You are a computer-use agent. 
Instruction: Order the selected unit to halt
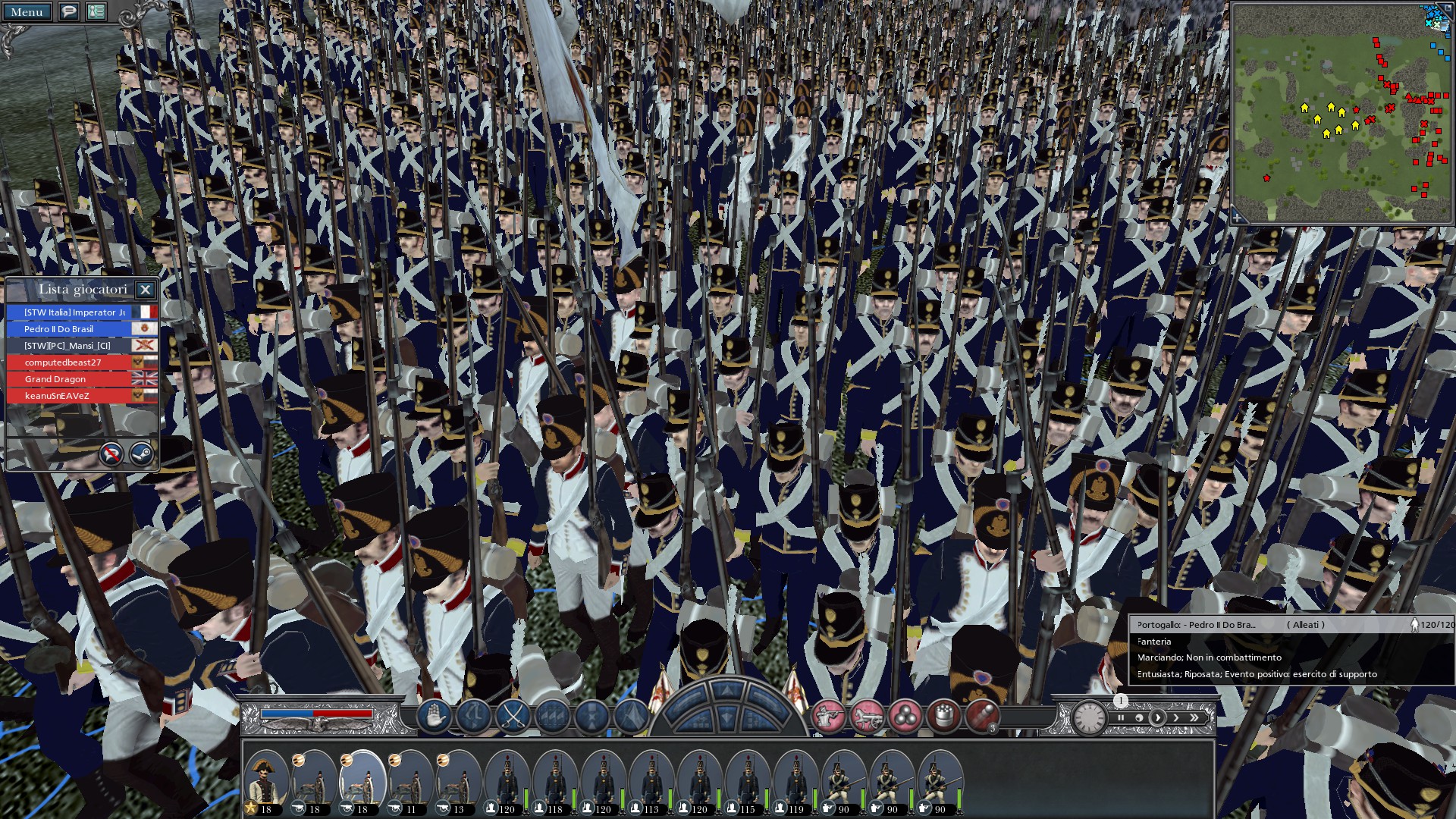(x=432, y=717)
